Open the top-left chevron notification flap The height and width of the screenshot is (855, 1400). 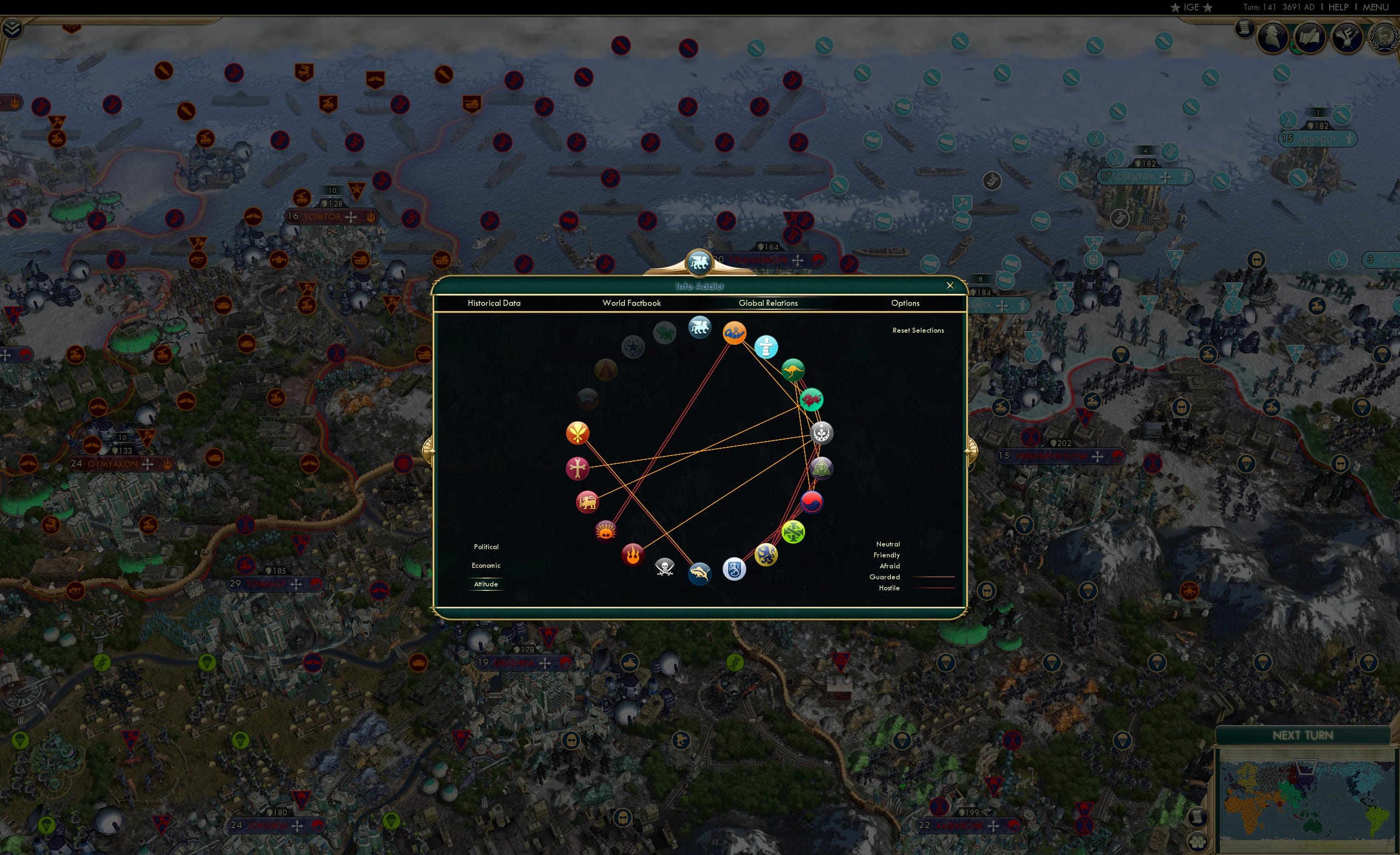12,27
